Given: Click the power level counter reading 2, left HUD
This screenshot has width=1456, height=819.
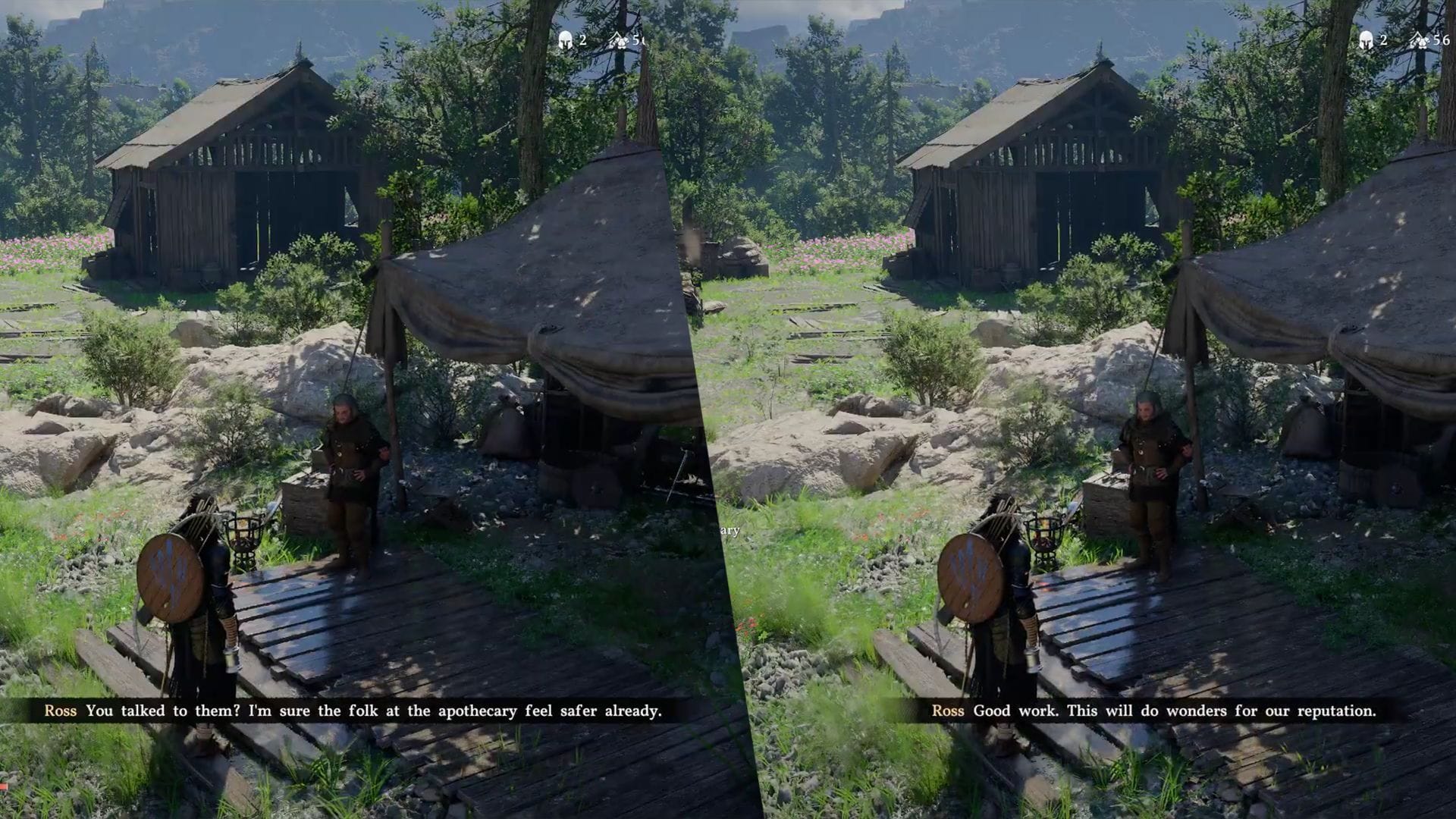Looking at the screenshot, I should 582,42.
